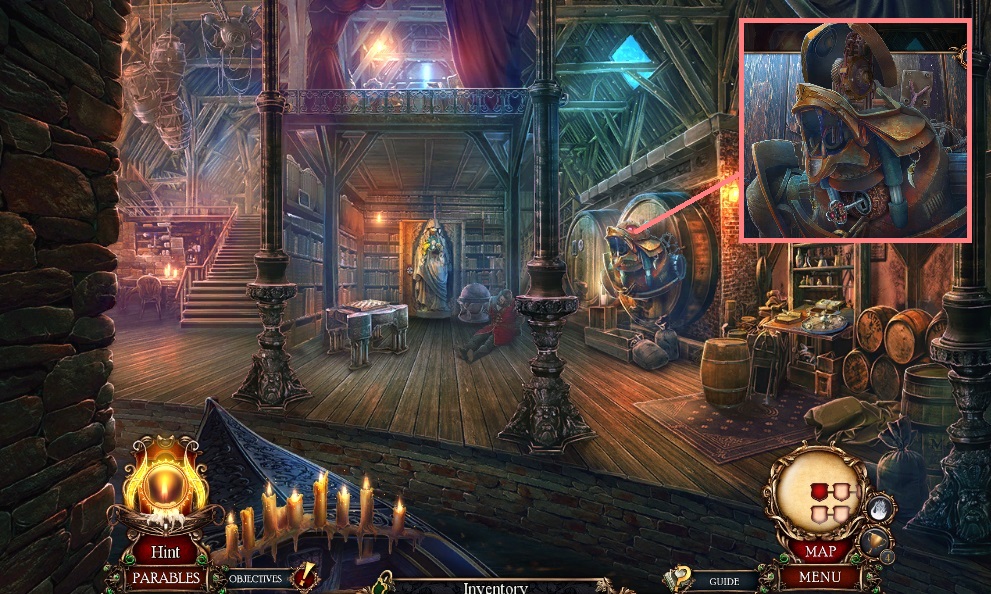The image size is (991, 594).
Task: Click the white flame icon beside the map
Action: click(x=878, y=509)
